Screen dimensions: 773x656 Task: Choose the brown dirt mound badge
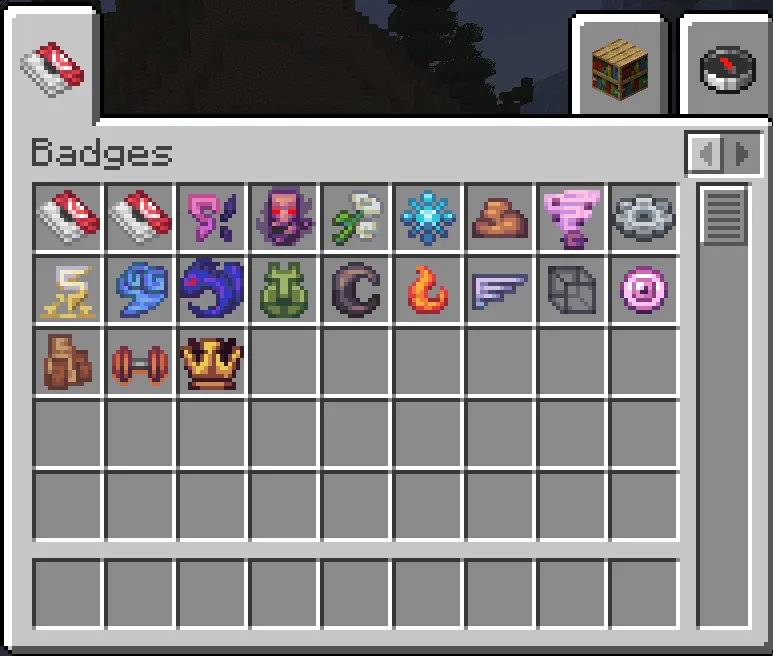[x=500, y=216]
